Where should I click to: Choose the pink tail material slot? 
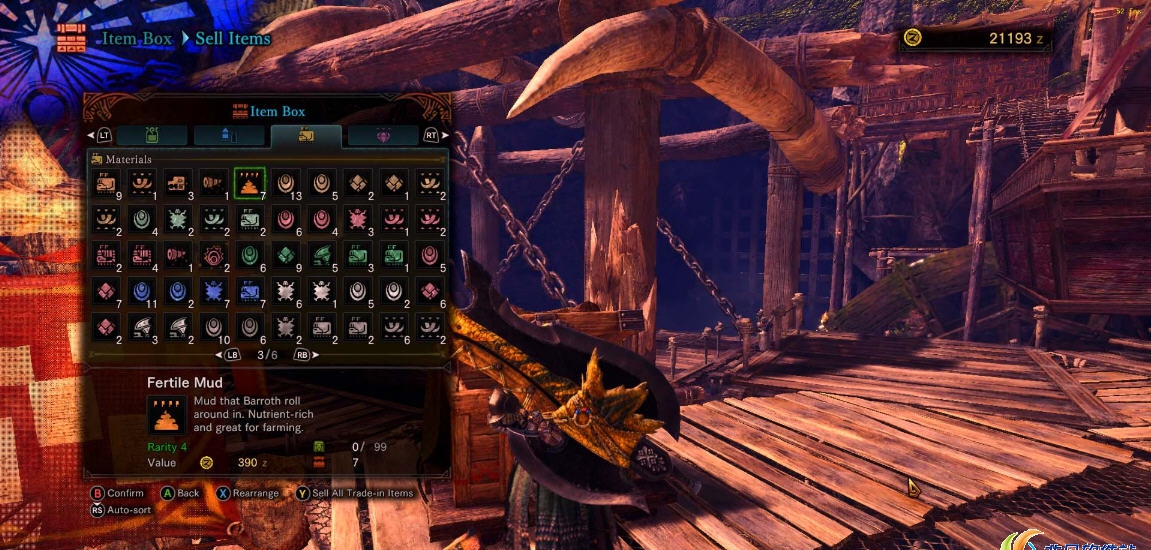[x=177, y=256]
